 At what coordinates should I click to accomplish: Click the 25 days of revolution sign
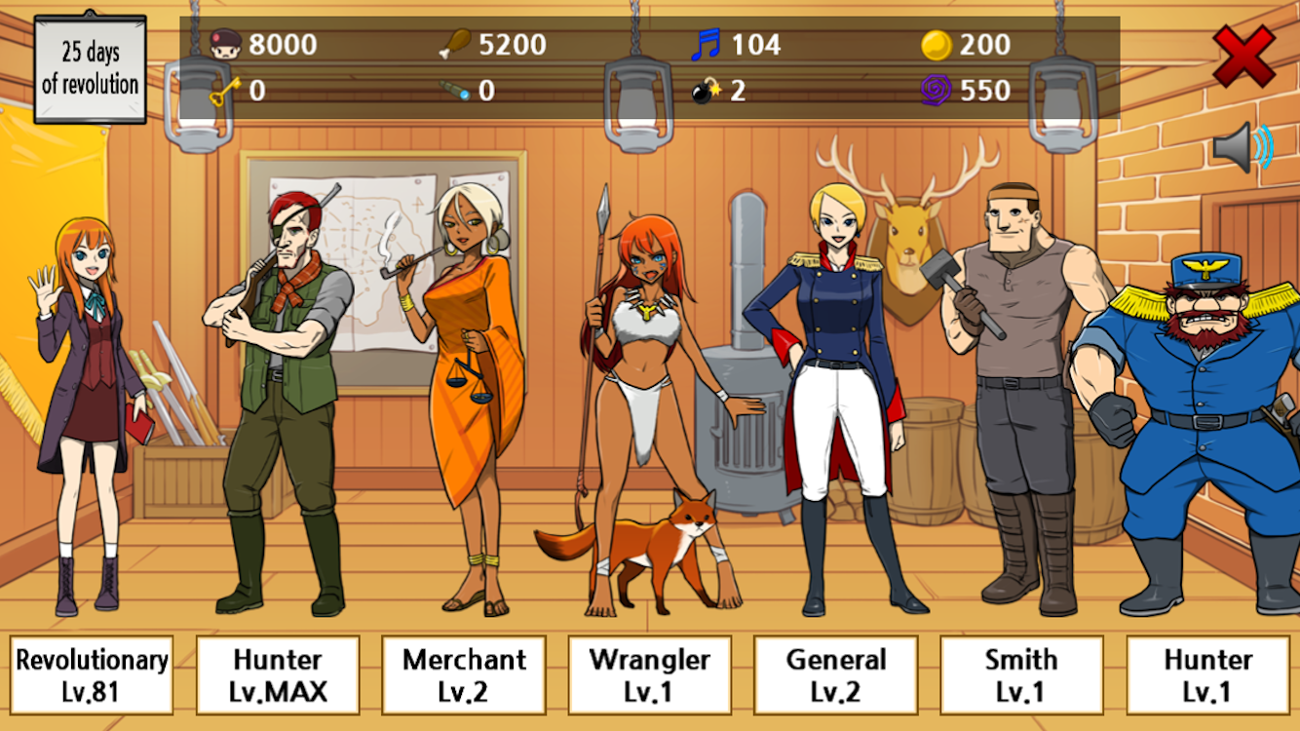tap(90, 68)
